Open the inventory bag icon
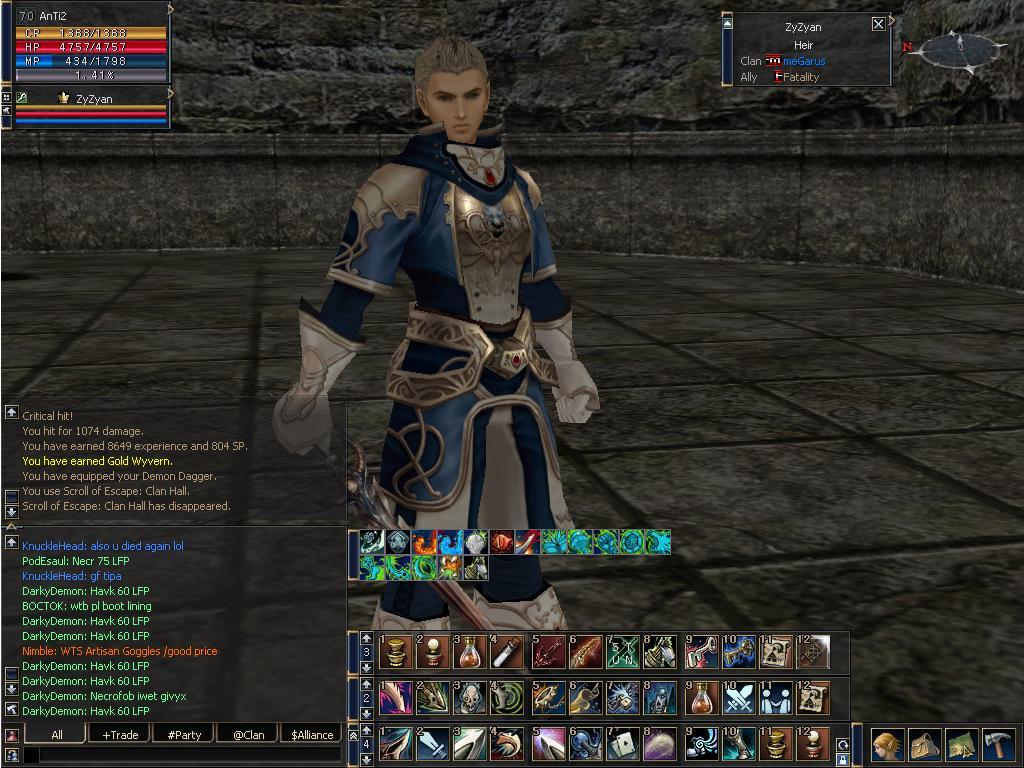The image size is (1024, 768). 925,745
